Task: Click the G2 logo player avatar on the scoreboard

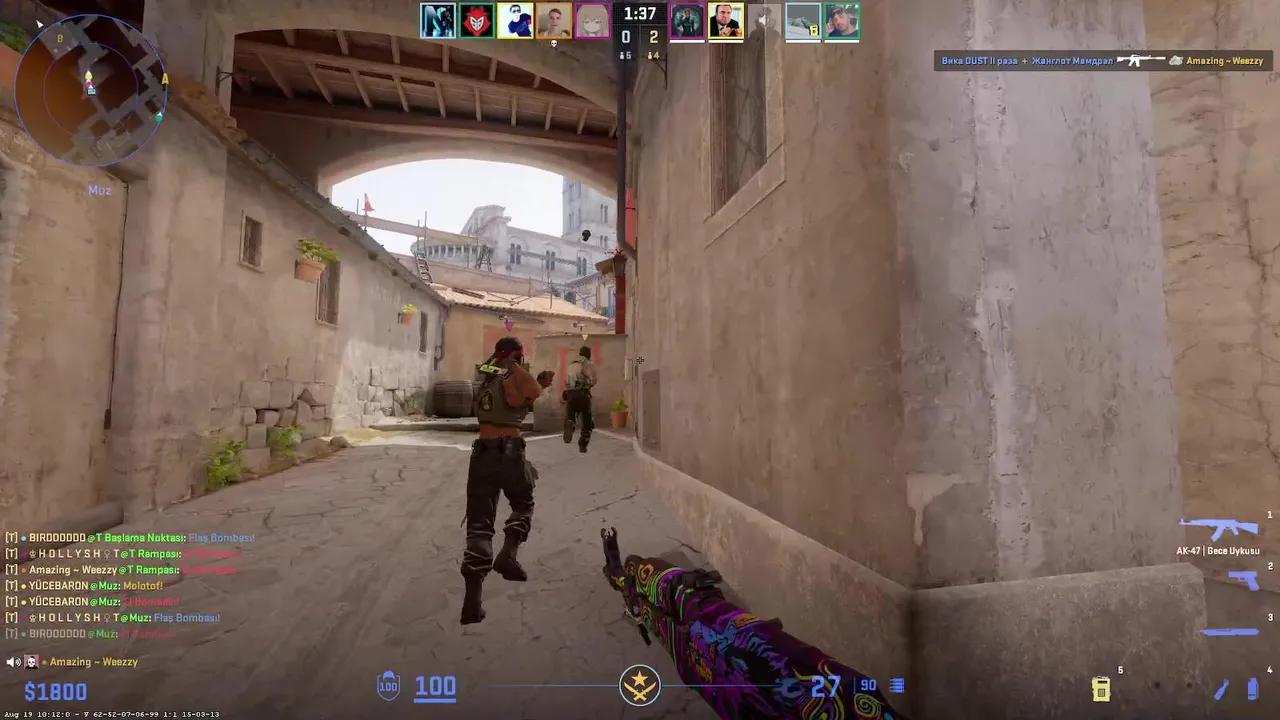Action: (477, 20)
